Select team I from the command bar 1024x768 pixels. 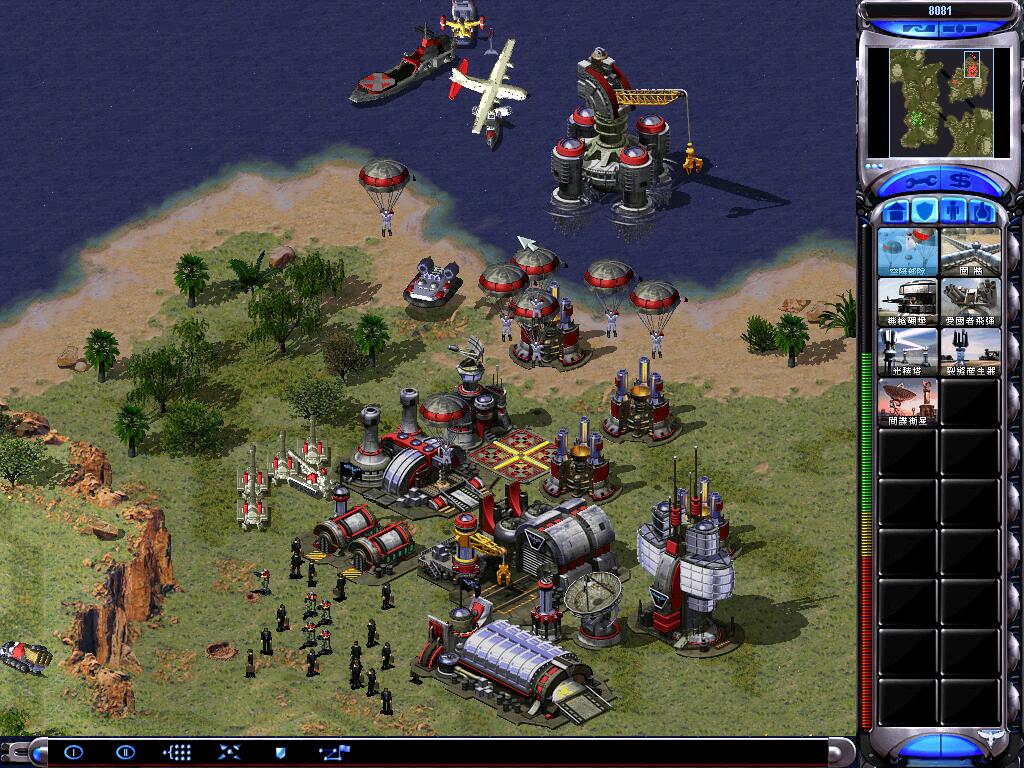pyautogui.click(x=73, y=752)
